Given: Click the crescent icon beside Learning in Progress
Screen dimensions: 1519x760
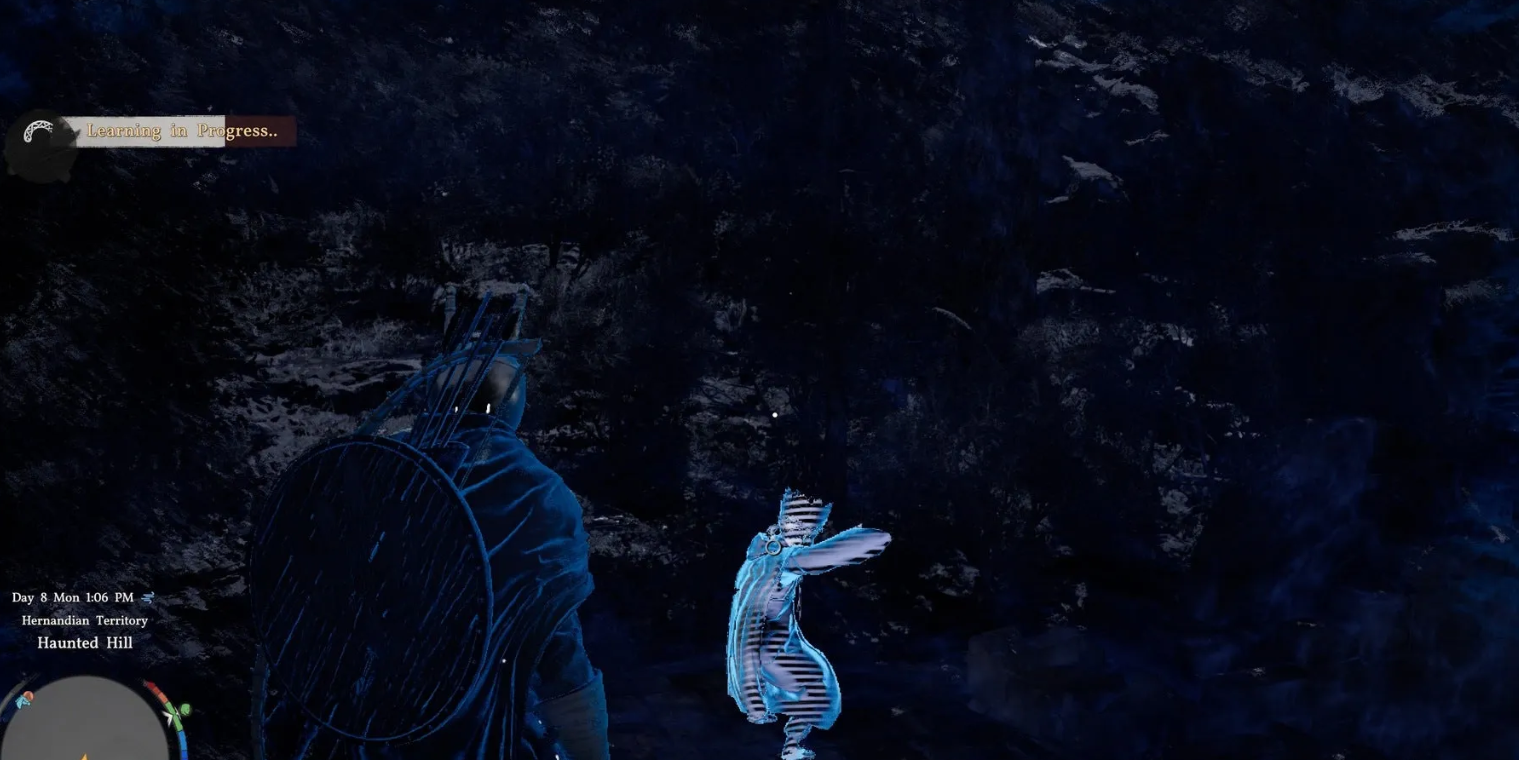Looking at the screenshot, I should 40,132.
